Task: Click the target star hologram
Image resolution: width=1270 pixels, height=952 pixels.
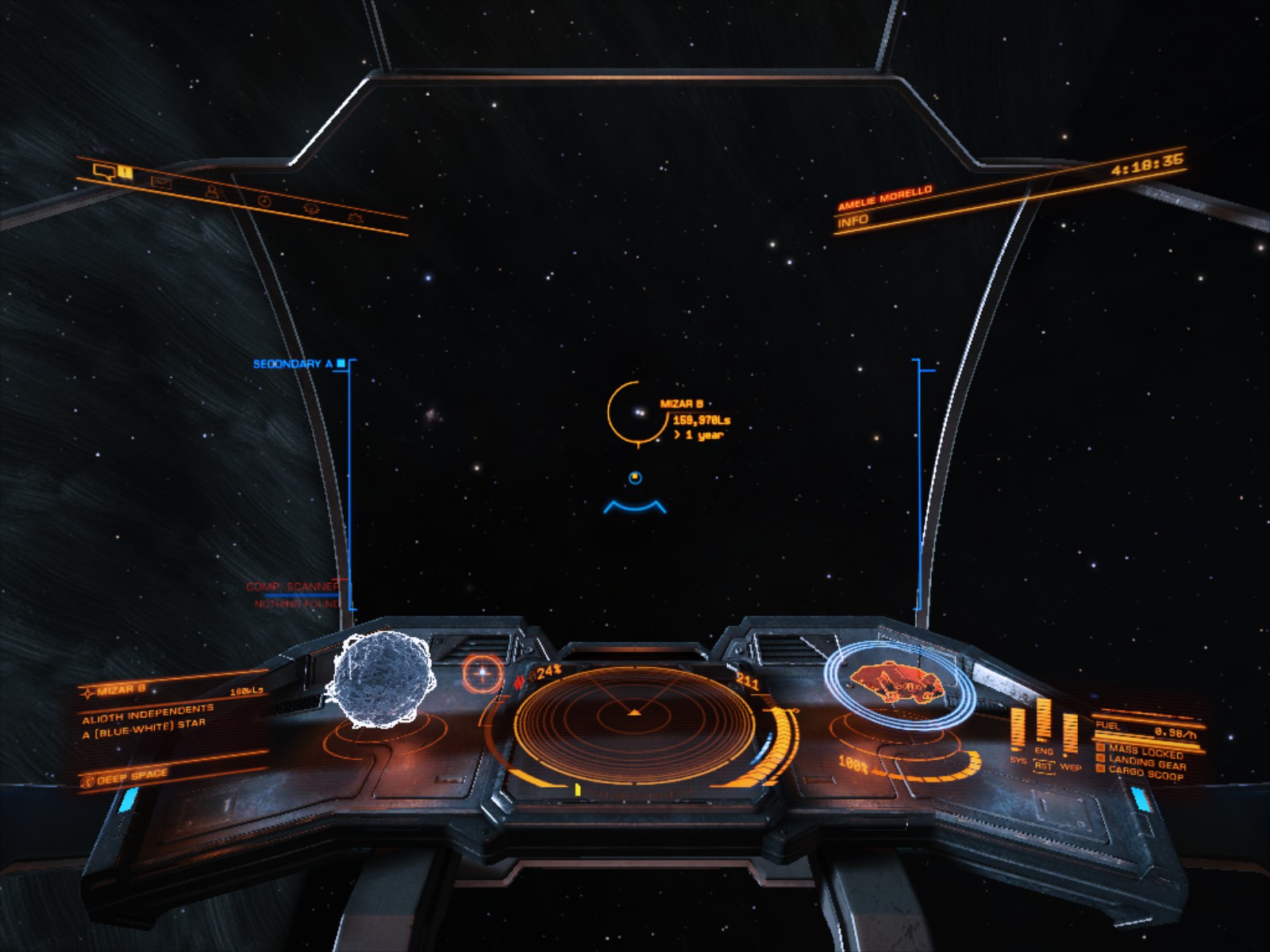Action: click(x=382, y=678)
